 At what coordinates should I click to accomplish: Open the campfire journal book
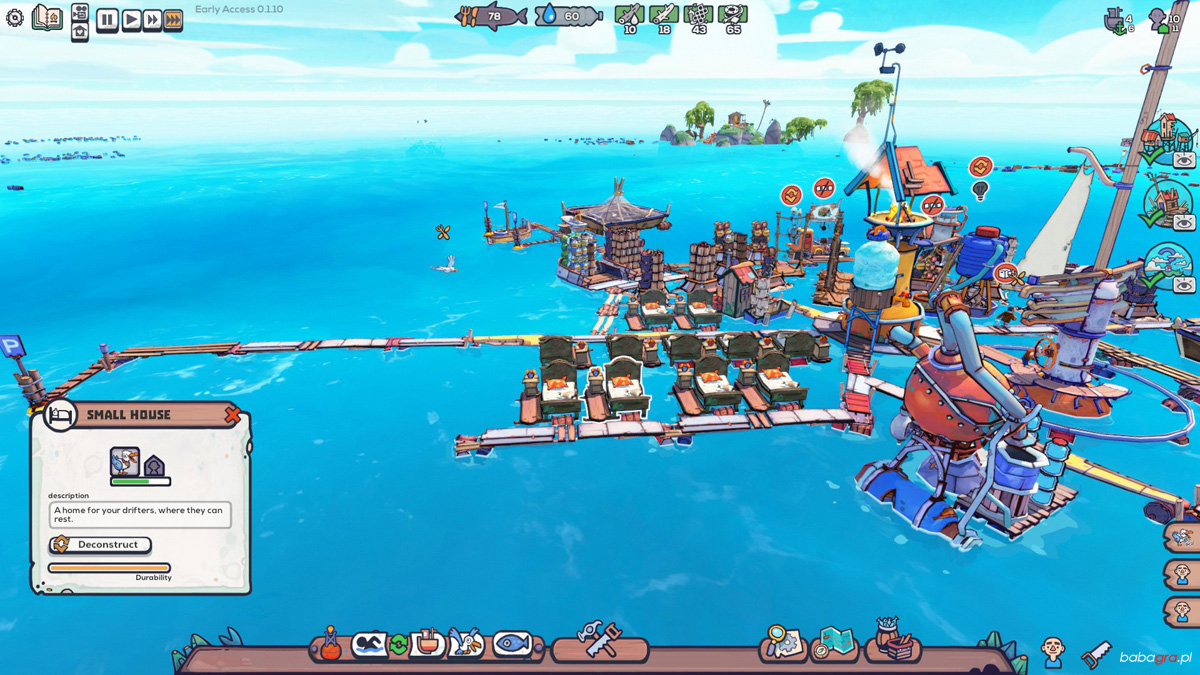[x=47, y=18]
